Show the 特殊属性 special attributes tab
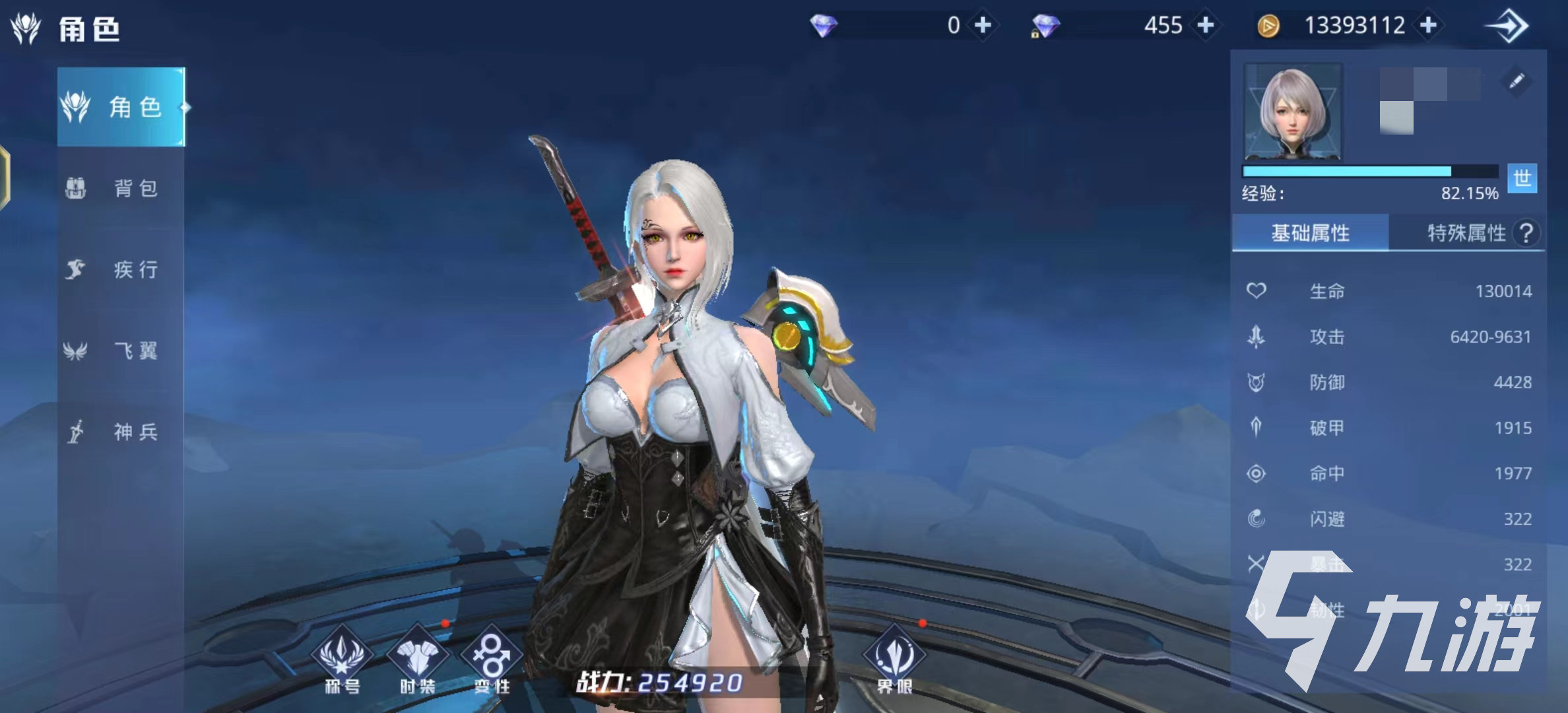Viewport: 1568px width, 713px height. [x=1466, y=233]
